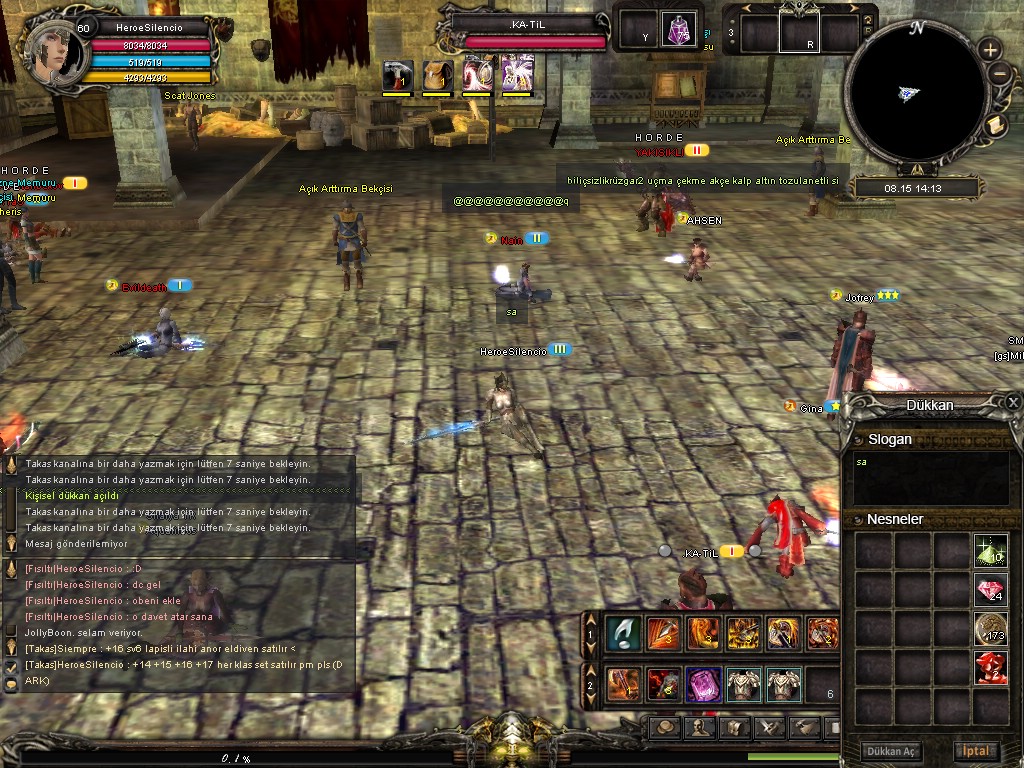
Task: Click the hammer buff icon
Action: (398, 74)
